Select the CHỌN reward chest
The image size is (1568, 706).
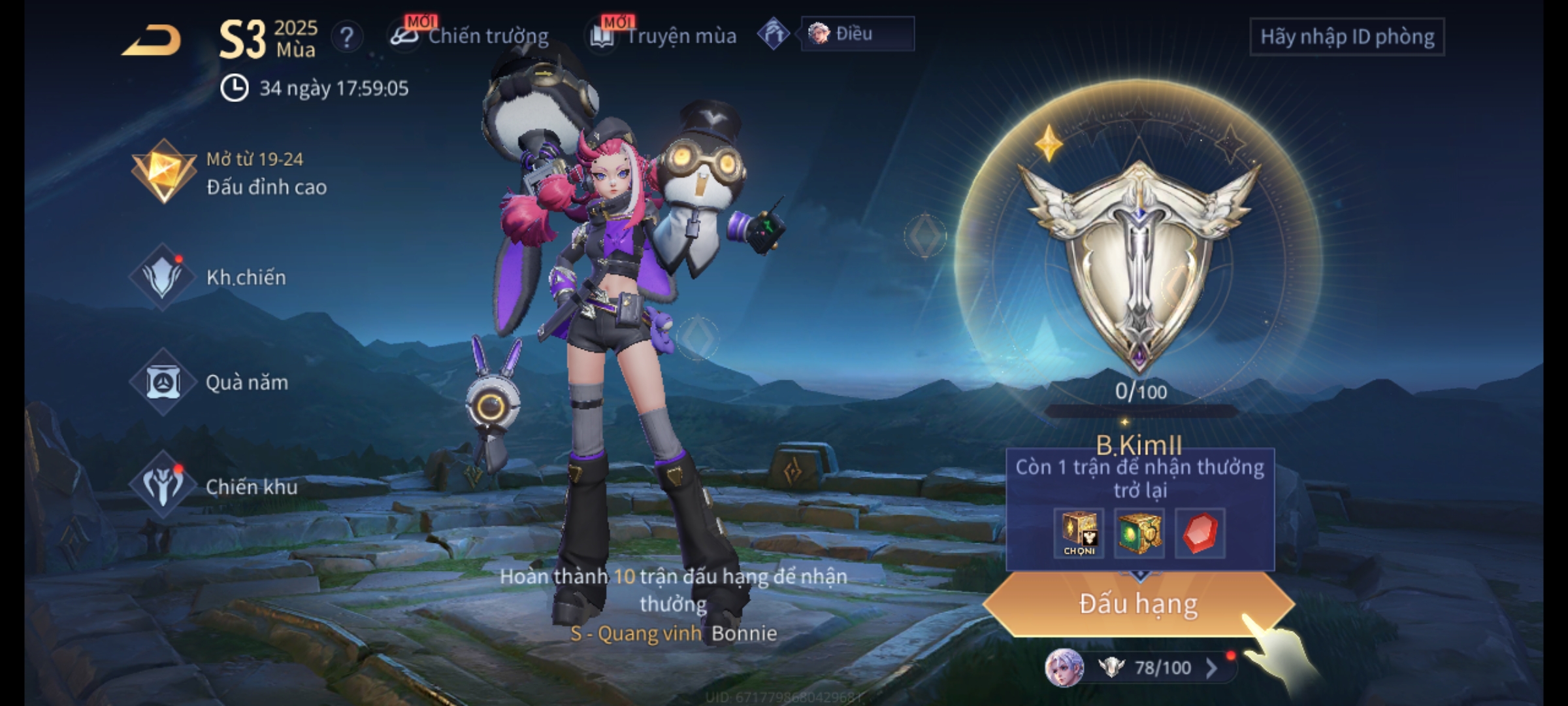coord(1079,533)
